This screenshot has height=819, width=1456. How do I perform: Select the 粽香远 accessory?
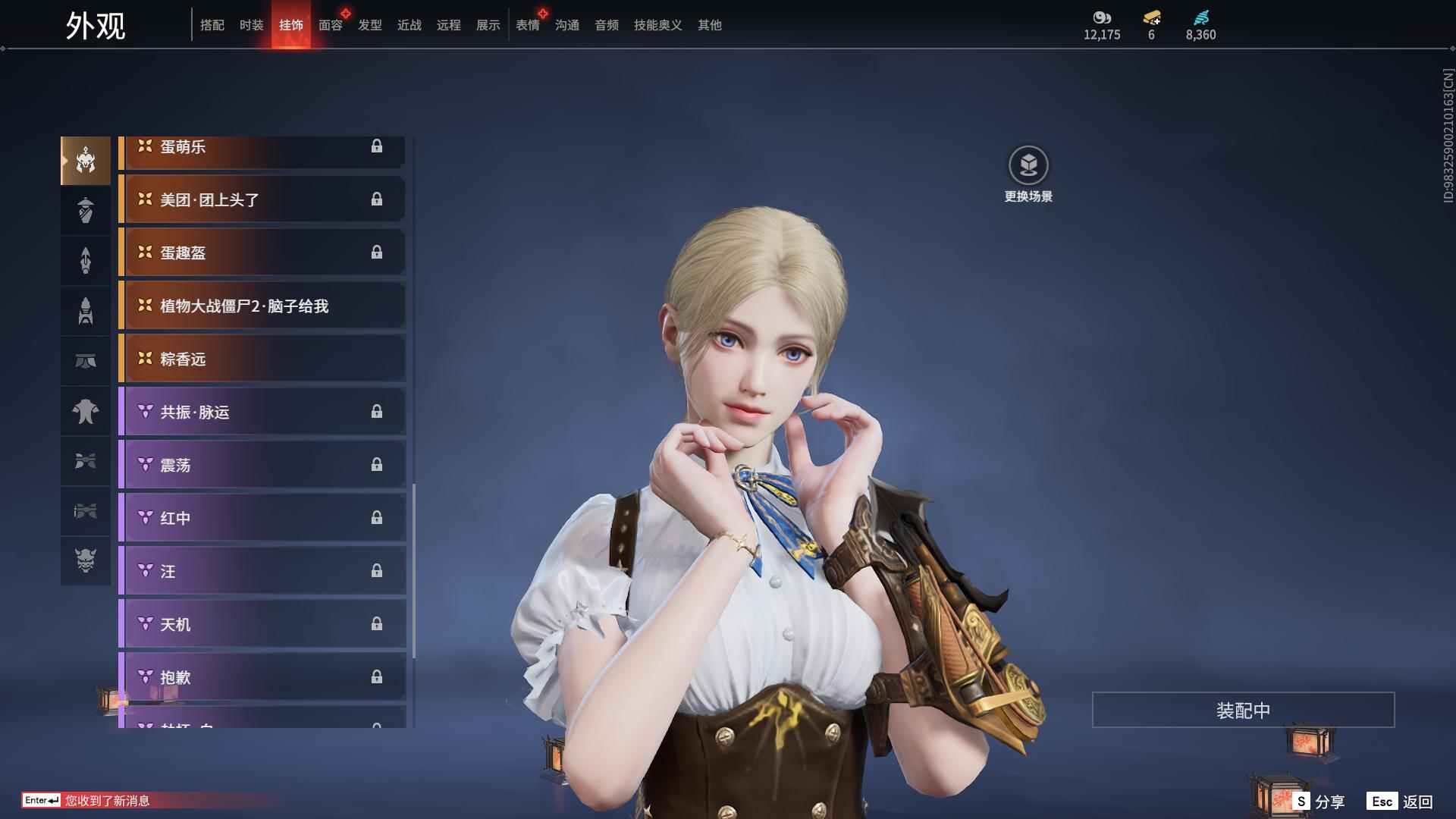click(x=262, y=359)
